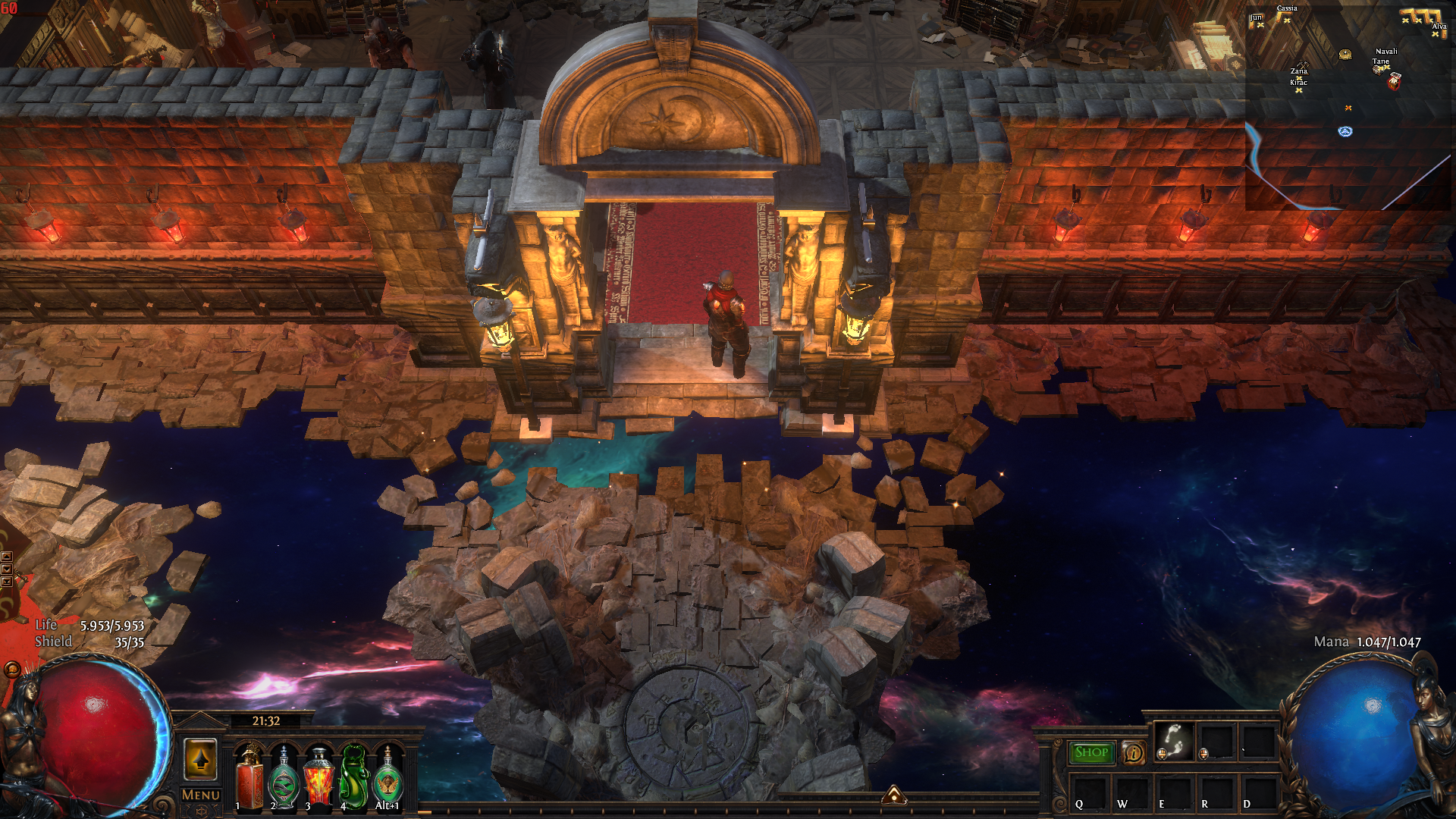Click the blue waypoint marker on minimap

click(x=1345, y=131)
